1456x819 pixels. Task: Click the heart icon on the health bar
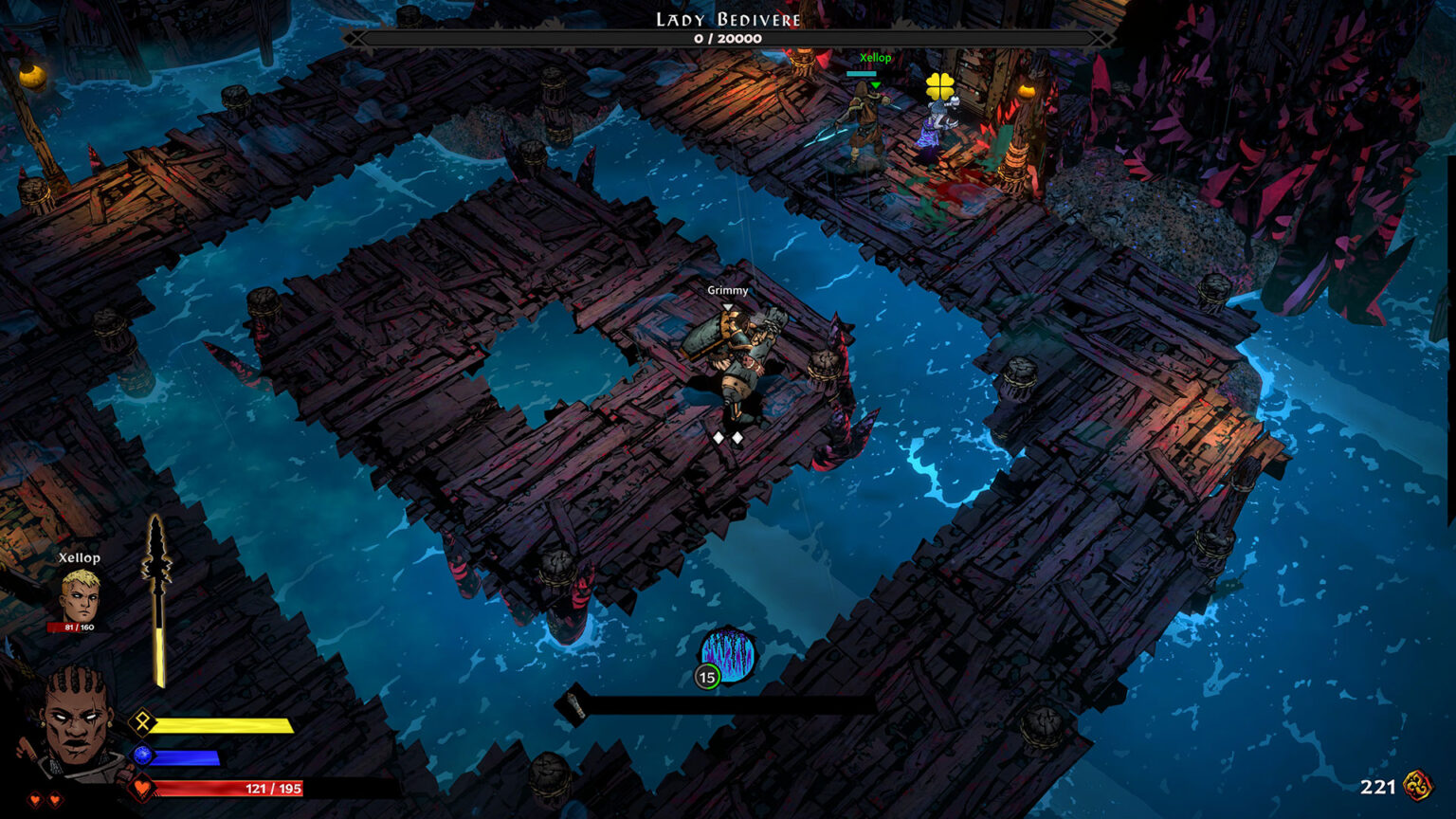pyautogui.click(x=142, y=789)
